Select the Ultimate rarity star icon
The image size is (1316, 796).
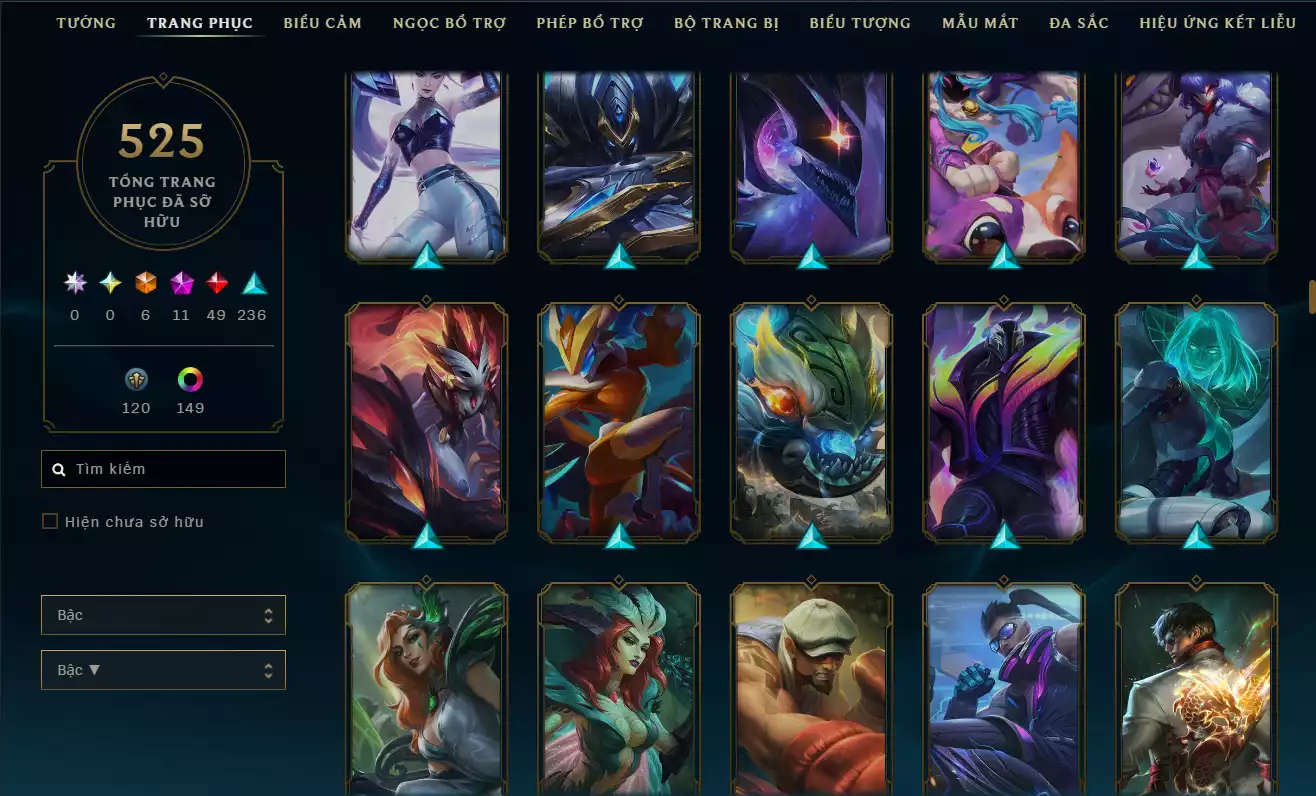pos(73,284)
